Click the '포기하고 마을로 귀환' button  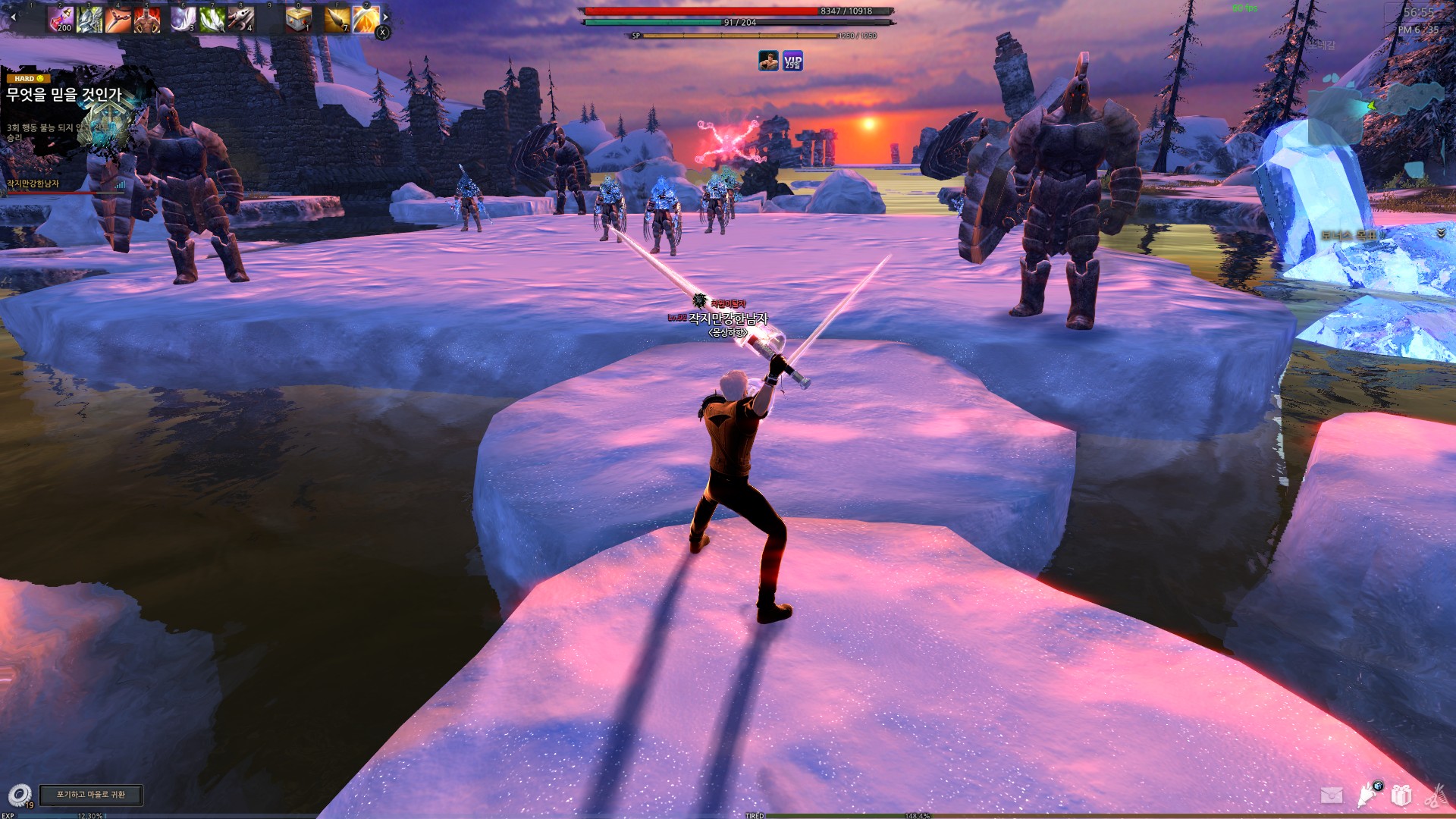pyautogui.click(x=91, y=794)
